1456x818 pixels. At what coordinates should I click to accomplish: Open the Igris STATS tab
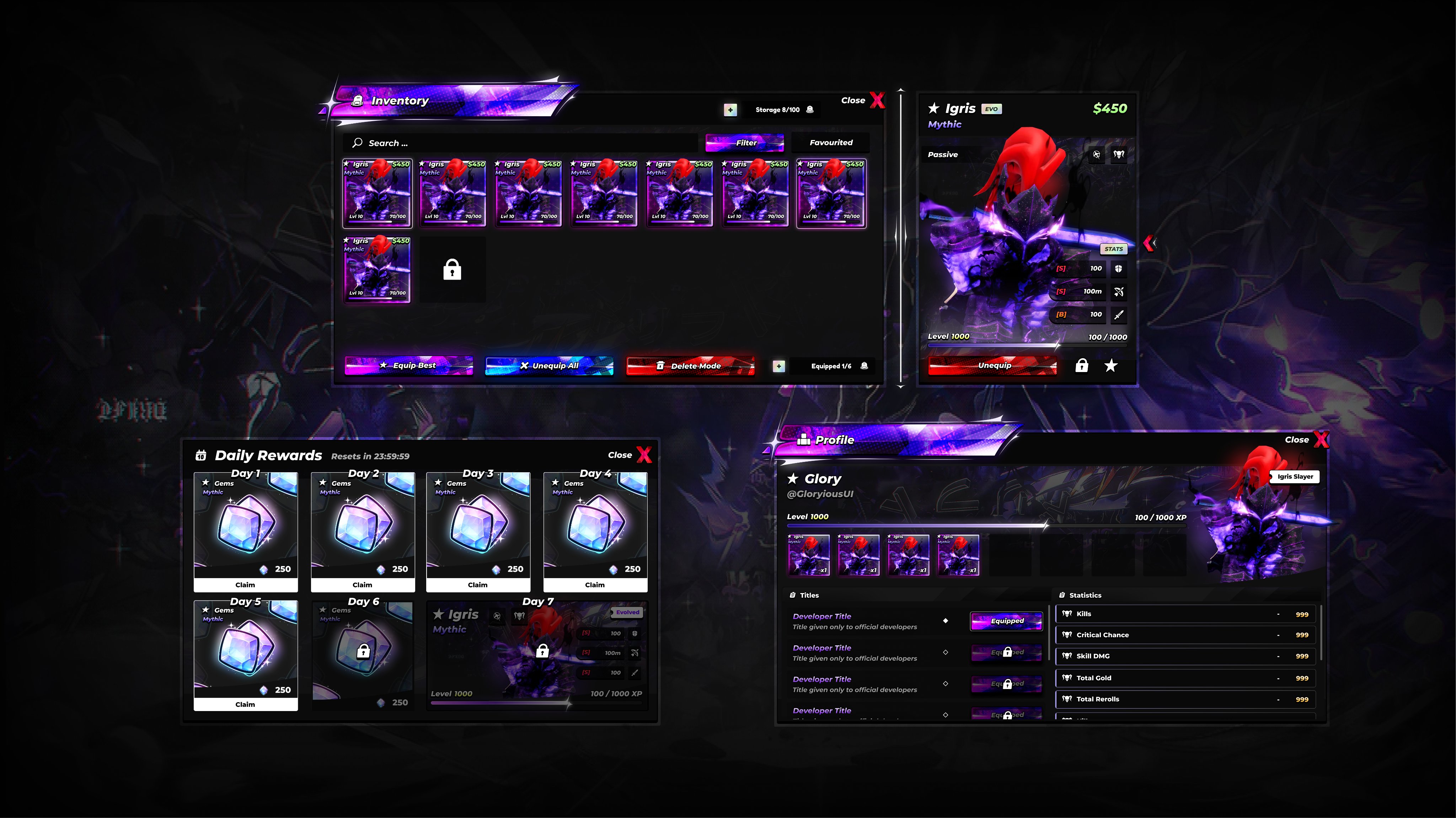[1113, 249]
